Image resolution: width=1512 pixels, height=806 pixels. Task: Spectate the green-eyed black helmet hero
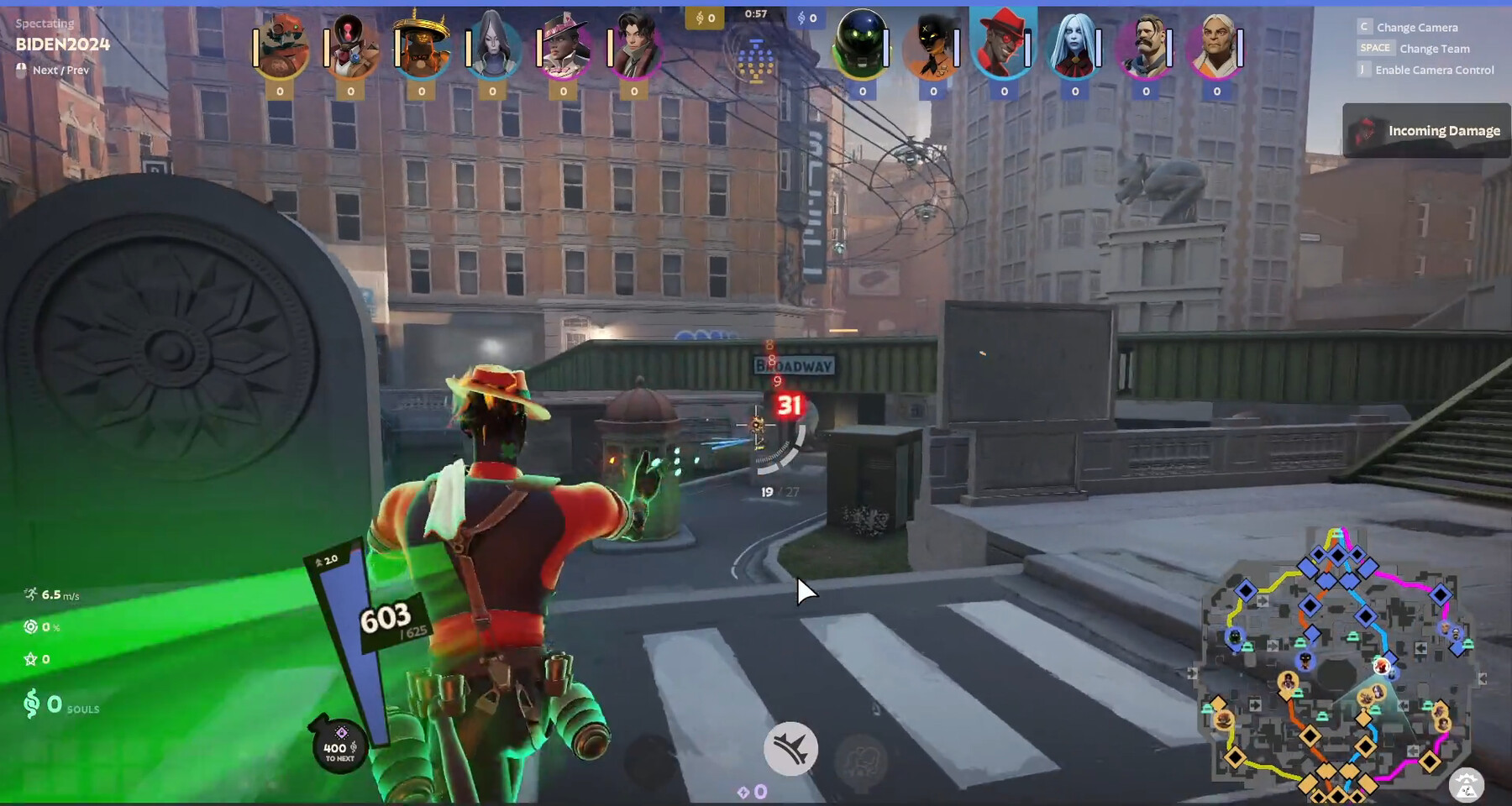pos(862,46)
